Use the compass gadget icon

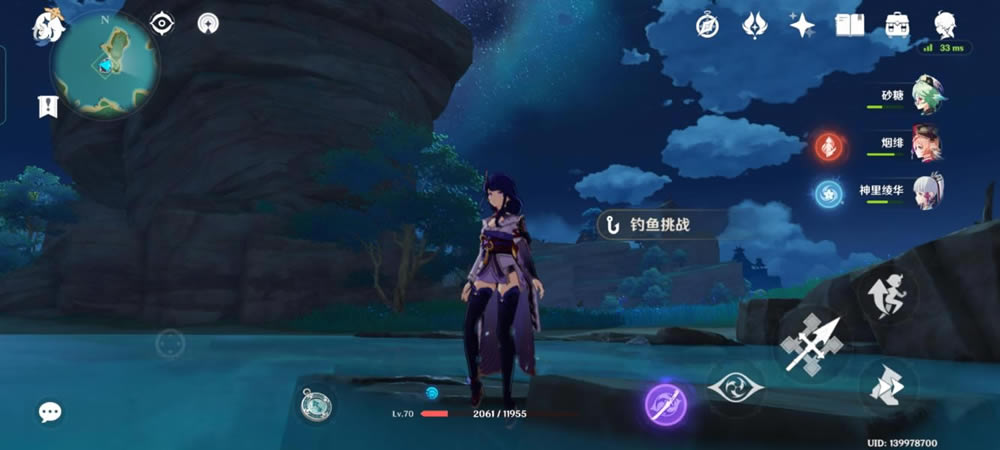click(x=316, y=405)
